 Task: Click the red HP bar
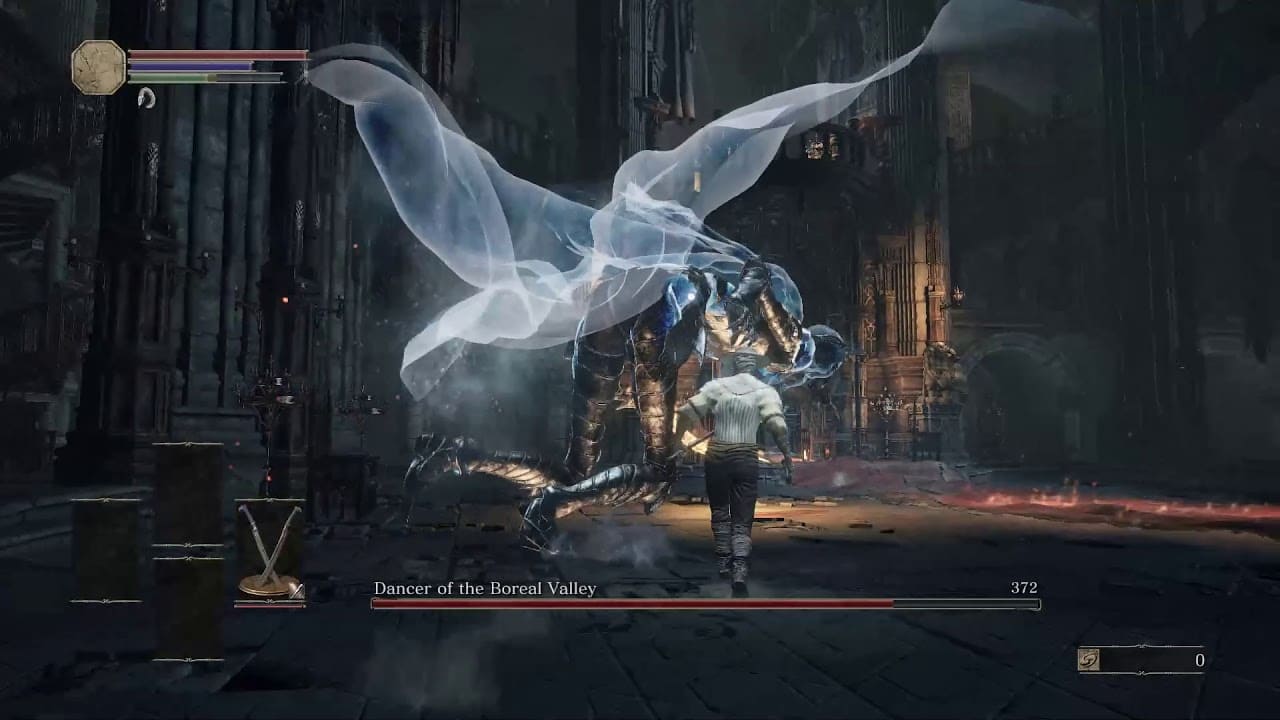click(x=215, y=54)
